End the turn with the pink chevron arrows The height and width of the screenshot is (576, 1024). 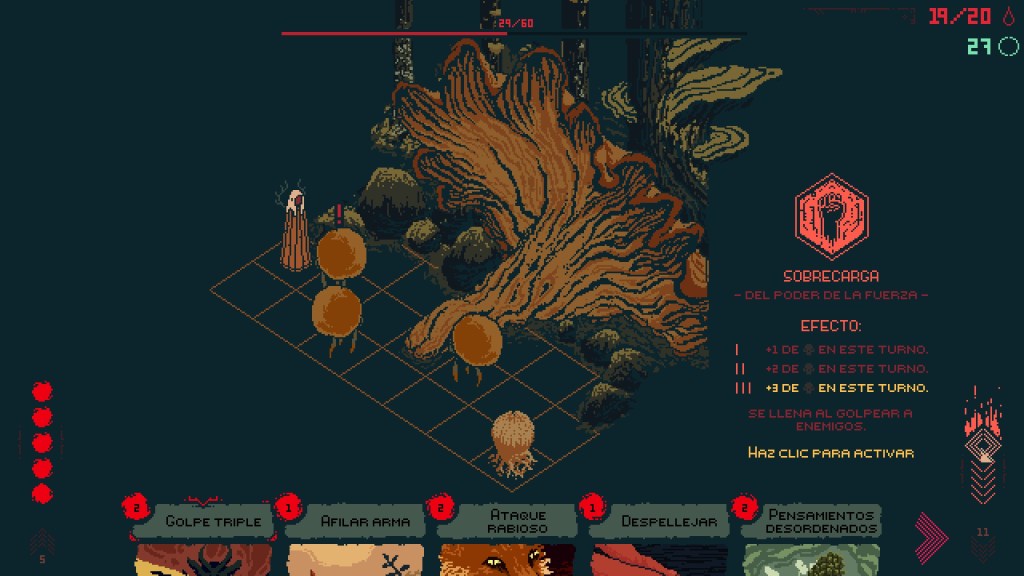[931, 537]
